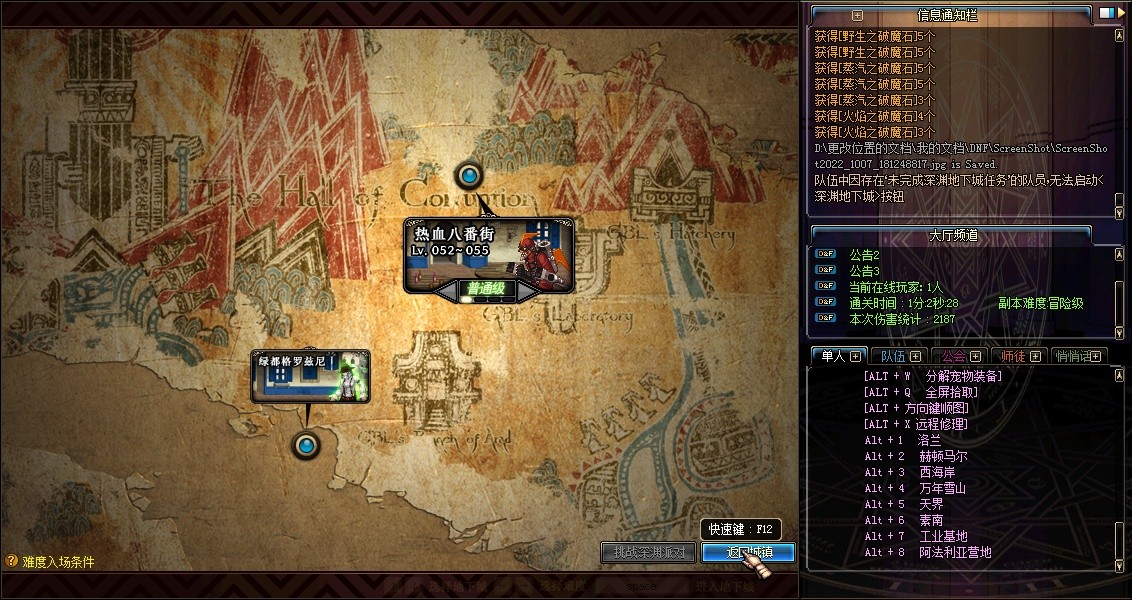Open the 难度入场条件 help entry
Screen dimensions: 1132x600
(50, 562)
